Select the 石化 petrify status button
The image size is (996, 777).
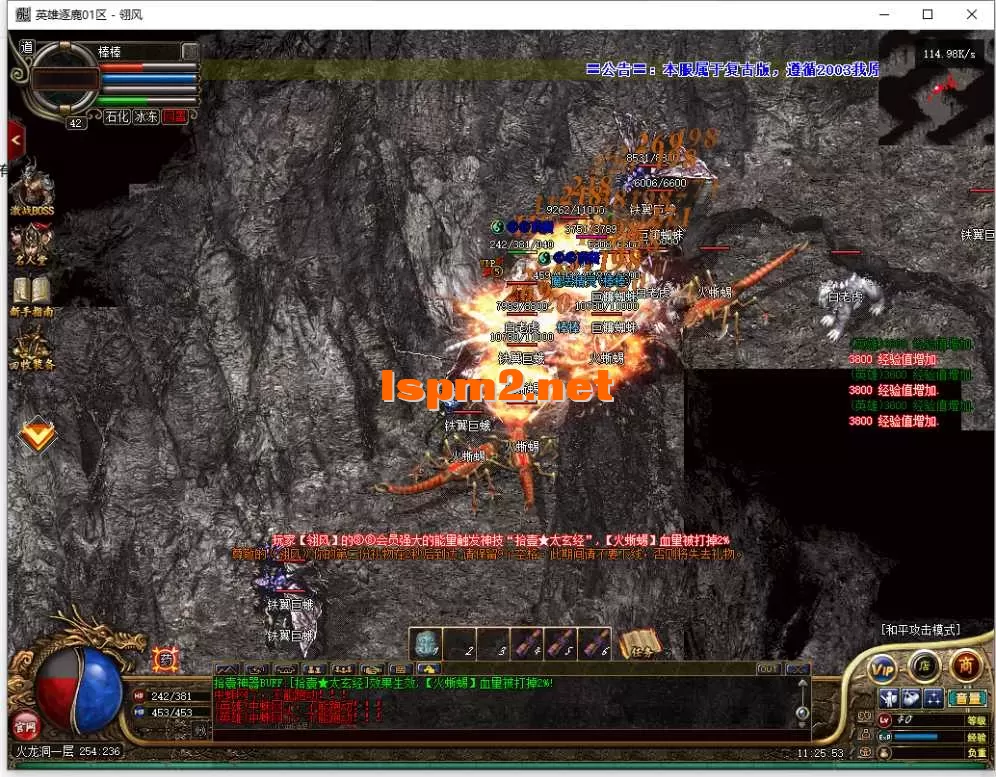pyautogui.click(x=117, y=117)
